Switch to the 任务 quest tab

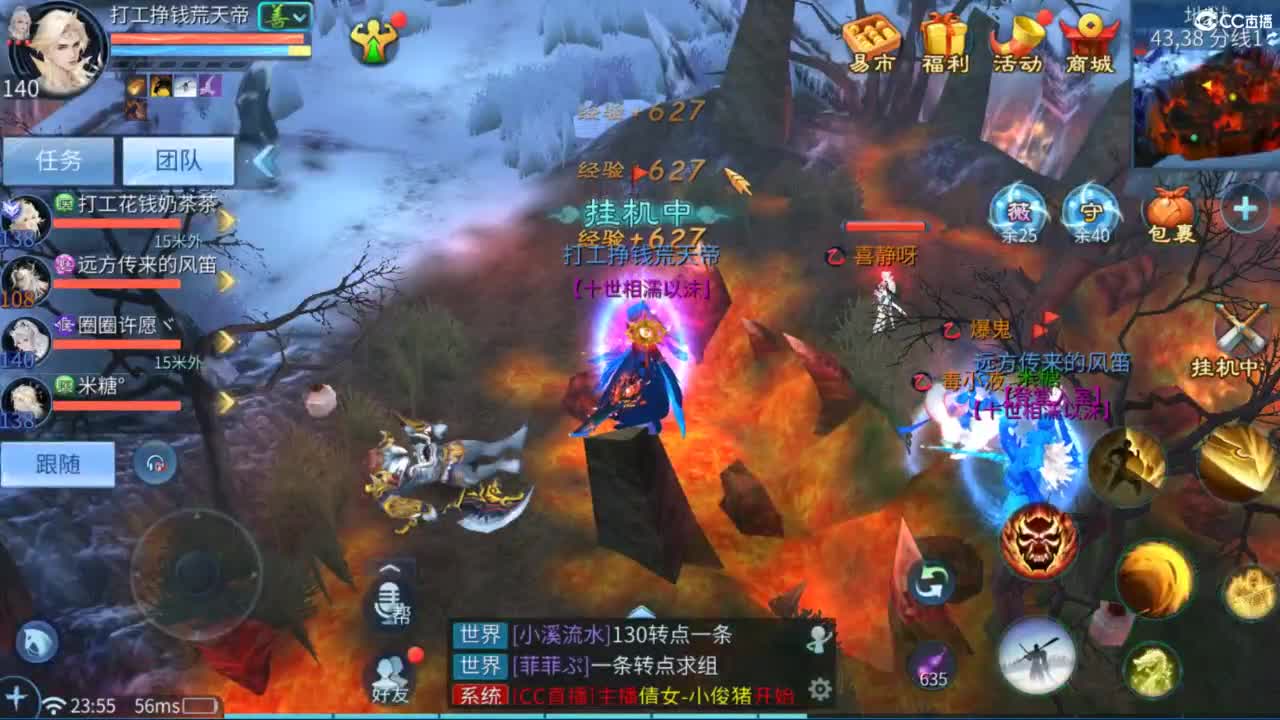click(x=58, y=160)
